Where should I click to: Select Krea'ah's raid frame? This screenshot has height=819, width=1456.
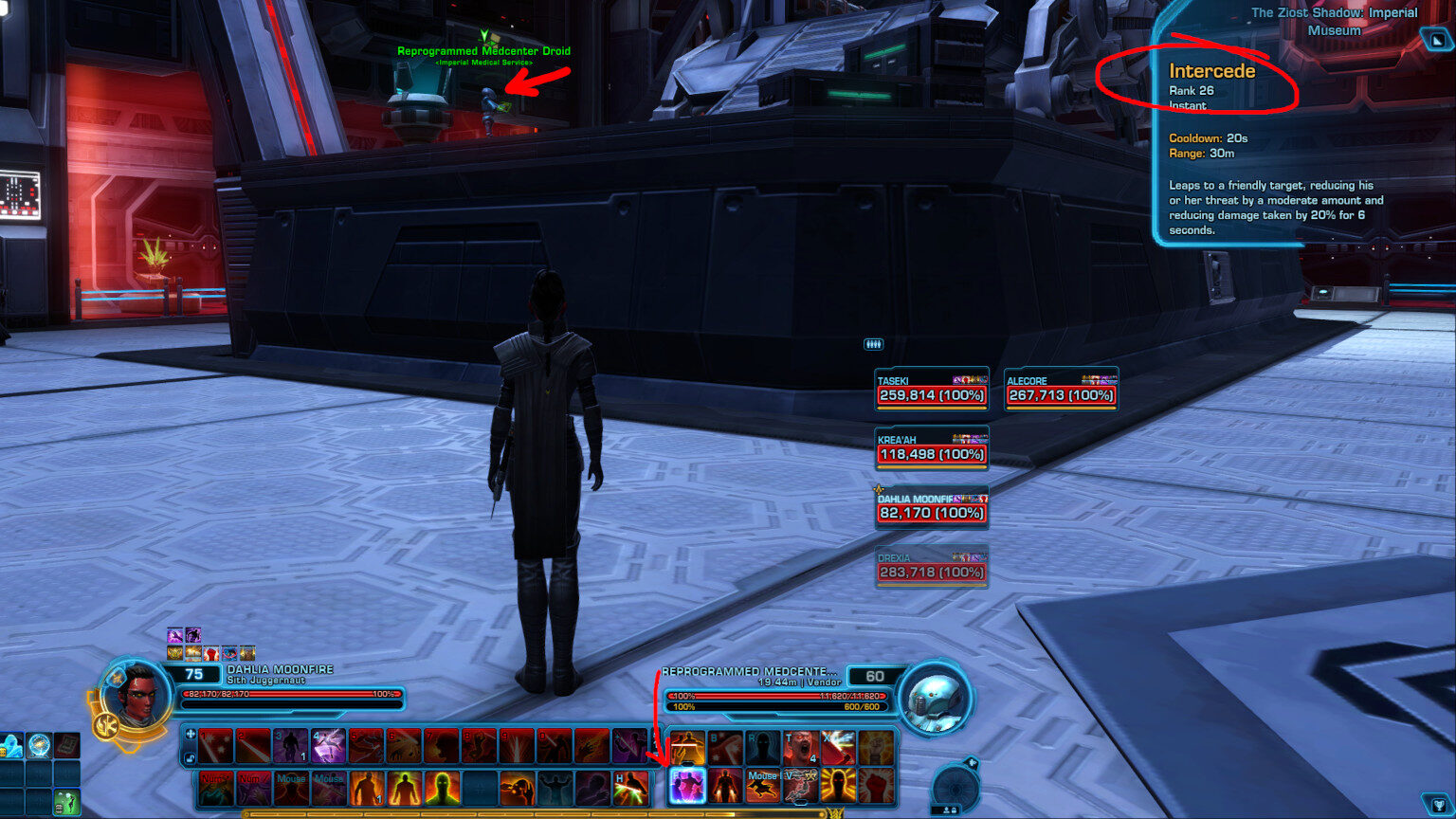(x=931, y=448)
